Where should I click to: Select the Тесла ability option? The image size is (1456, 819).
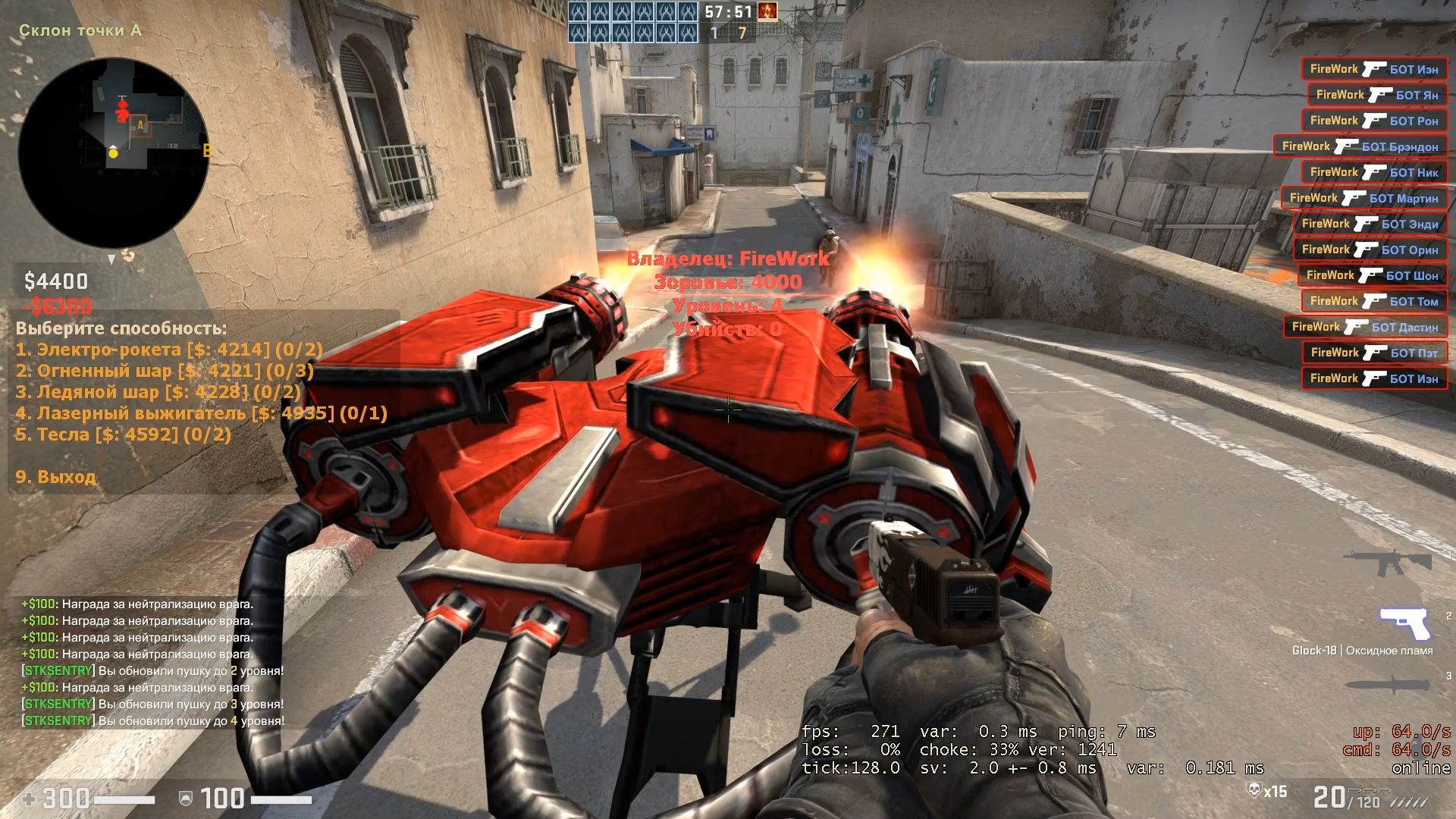tap(123, 435)
